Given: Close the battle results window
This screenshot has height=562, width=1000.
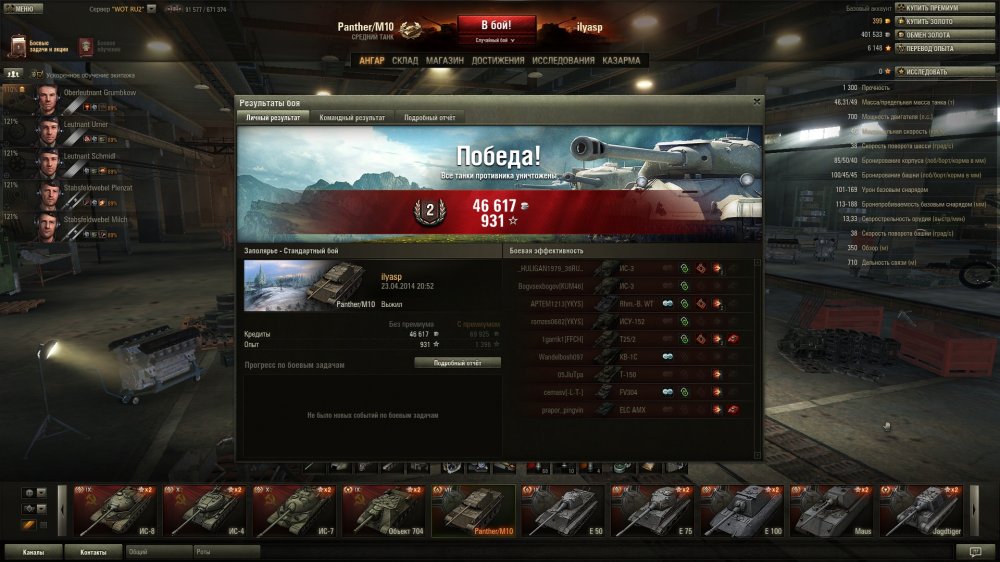Looking at the screenshot, I should pyautogui.click(x=756, y=100).
